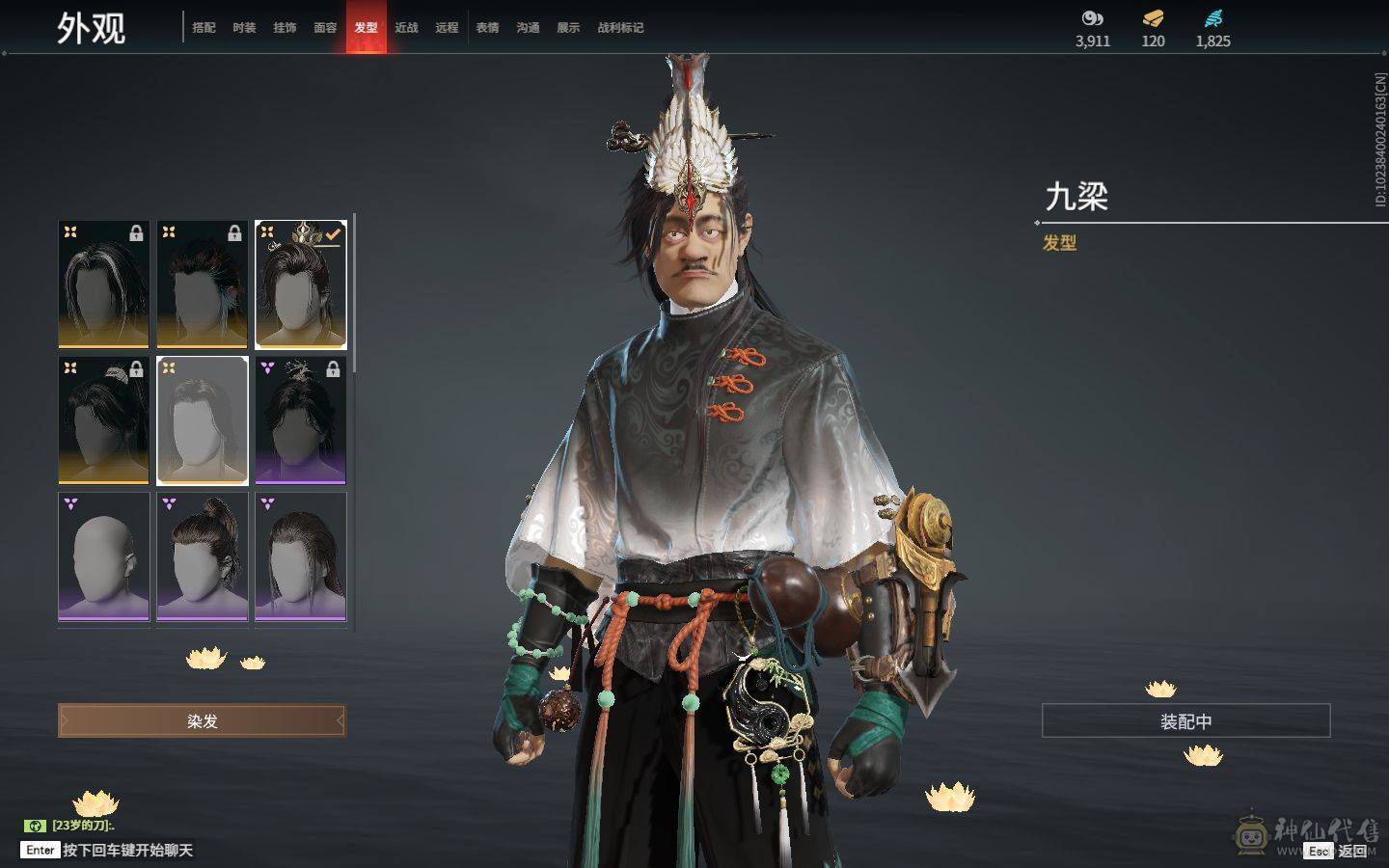Show the 表情 emotes tab
The width and height of the screenshot is (1389, 868).
[x=487, y=28]
